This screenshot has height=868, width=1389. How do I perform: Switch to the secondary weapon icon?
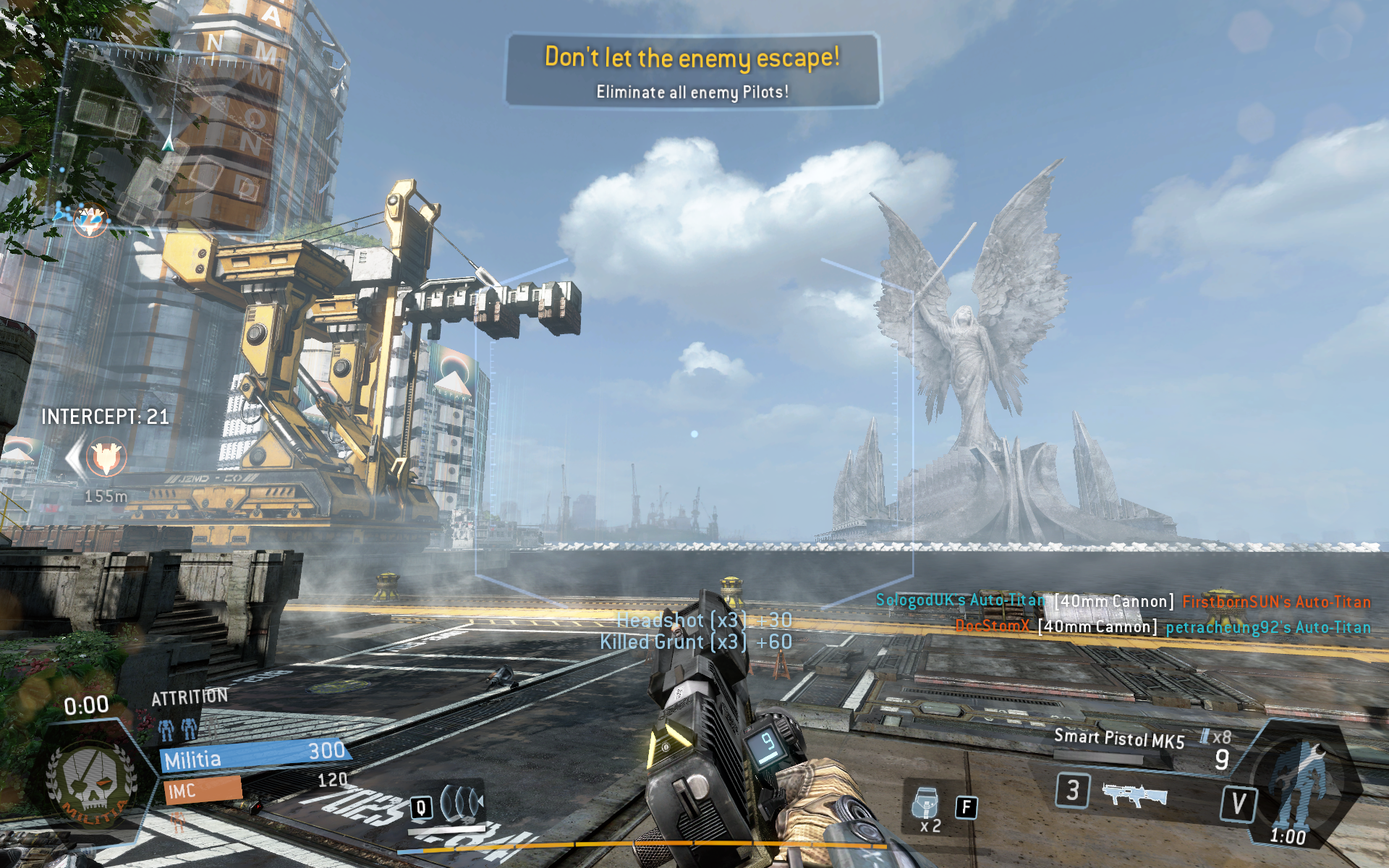point(1134,794)
